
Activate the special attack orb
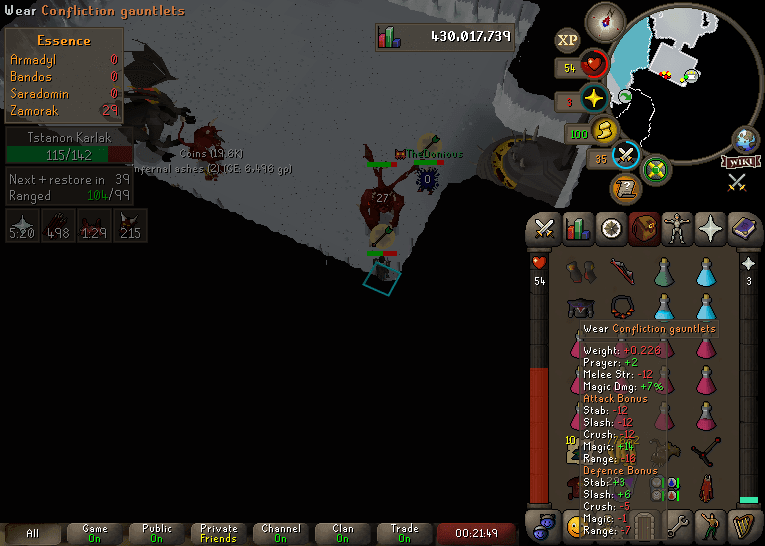click(627, 156)
